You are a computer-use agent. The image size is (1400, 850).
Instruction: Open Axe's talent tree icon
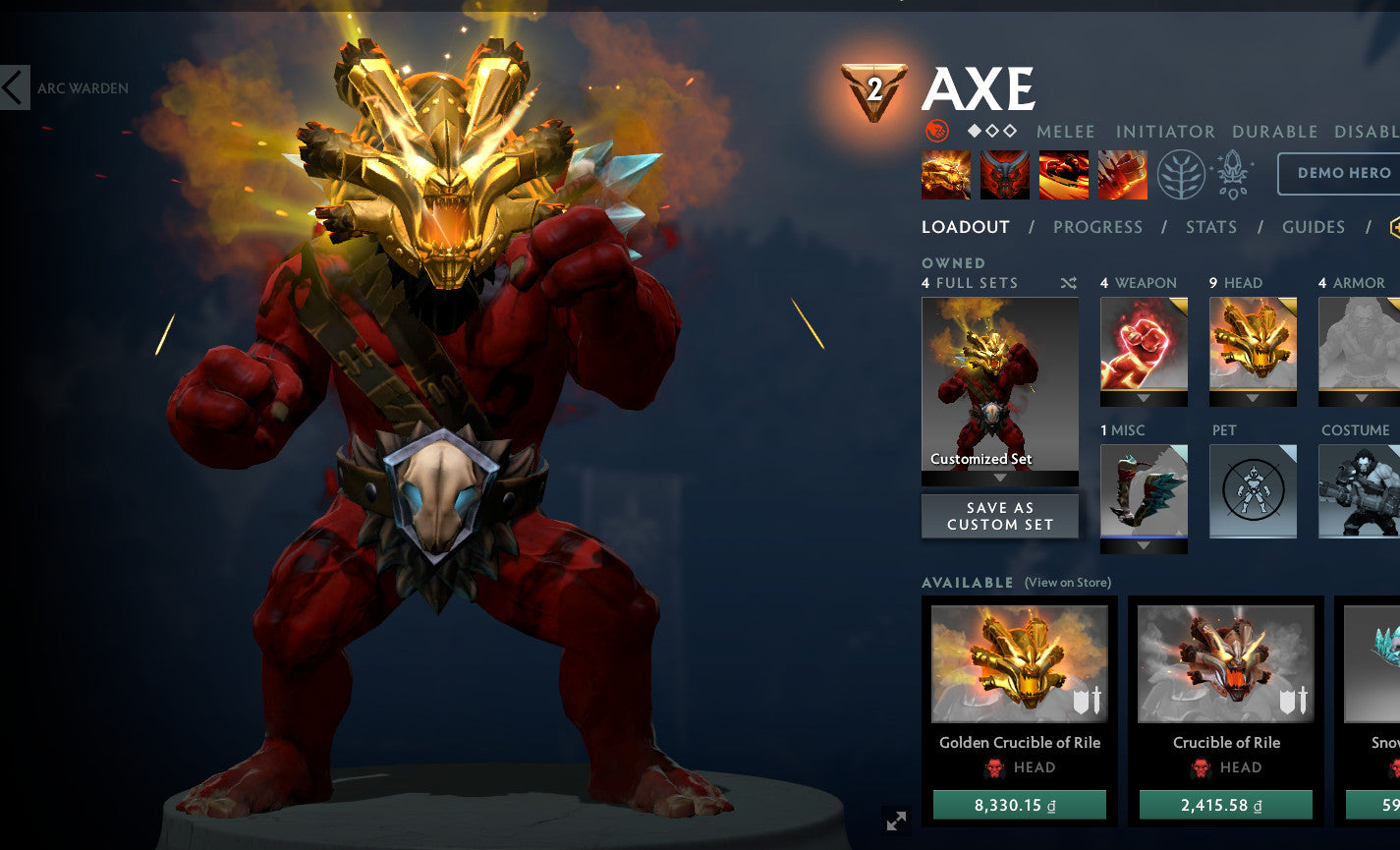pyautogui.click(x=1183, y=175)
